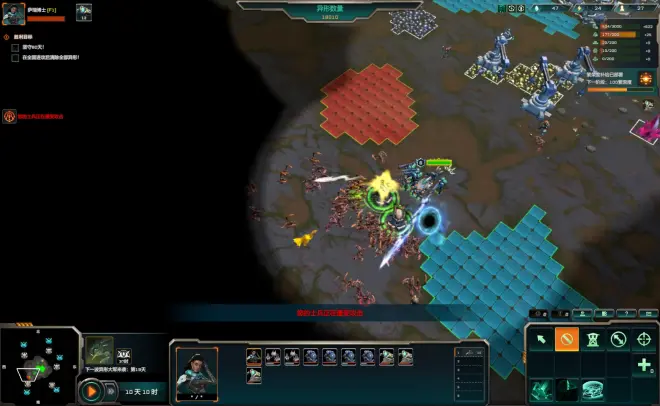Click the orange burst icon under resources
The image size is (660, 406).
pos(646,78)
